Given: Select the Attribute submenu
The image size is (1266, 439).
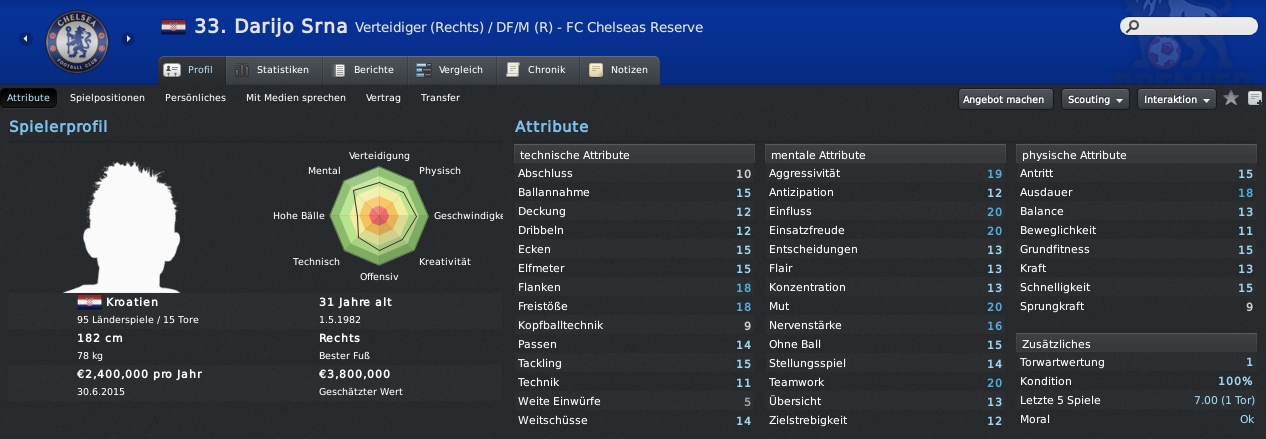Looking at the screenshot, I should 28,98.
